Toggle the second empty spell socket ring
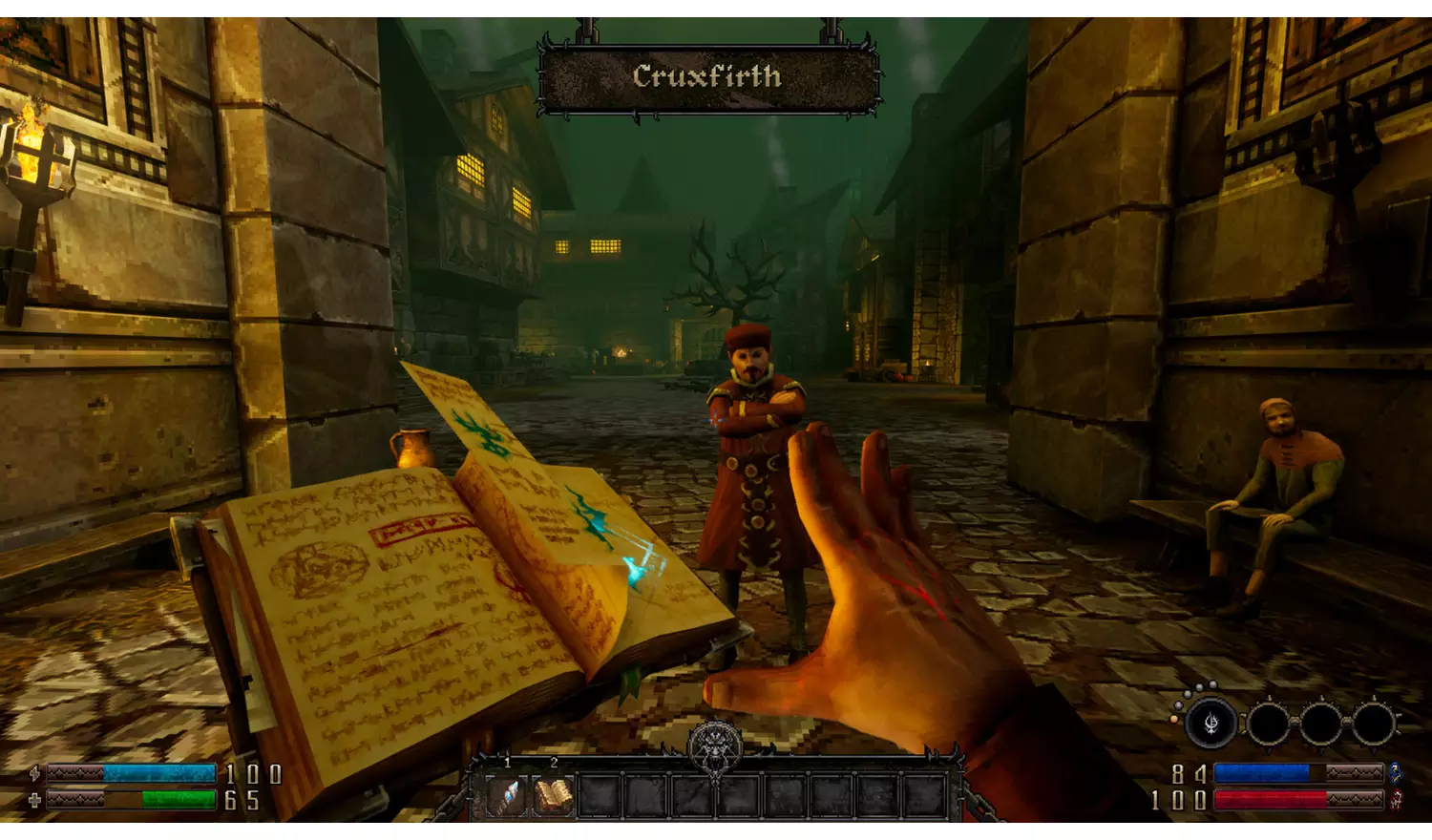 tap(1322, 724)
